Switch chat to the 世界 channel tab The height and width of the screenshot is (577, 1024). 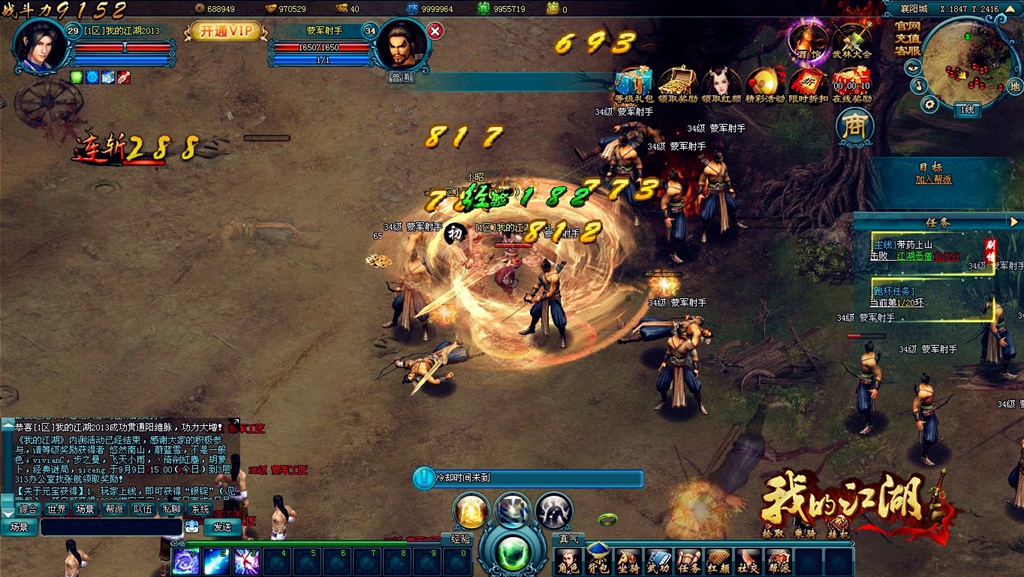pos(56,509)
